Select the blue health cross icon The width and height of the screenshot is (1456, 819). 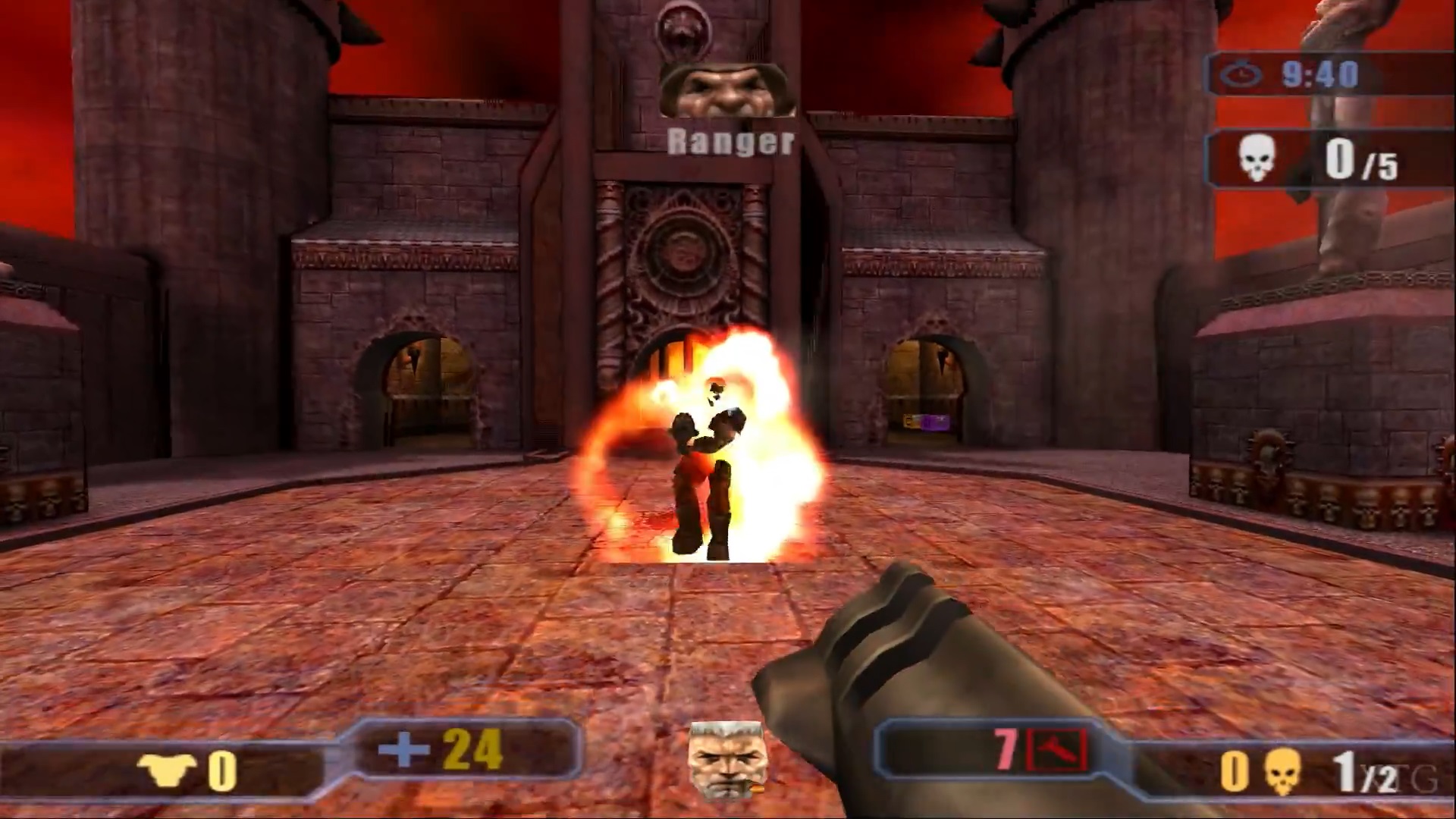403,751
